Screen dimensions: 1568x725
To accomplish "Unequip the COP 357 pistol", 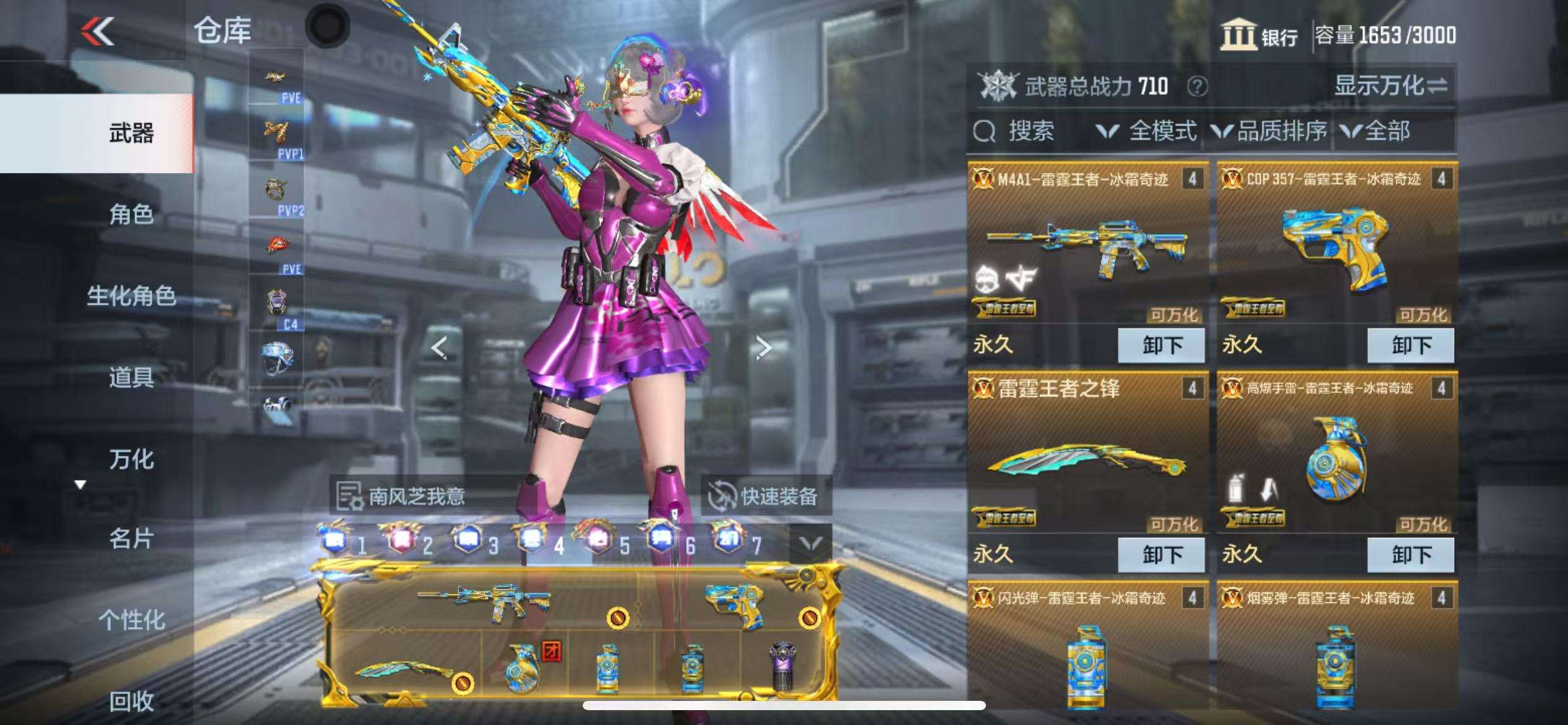I will pos(1411,345).
